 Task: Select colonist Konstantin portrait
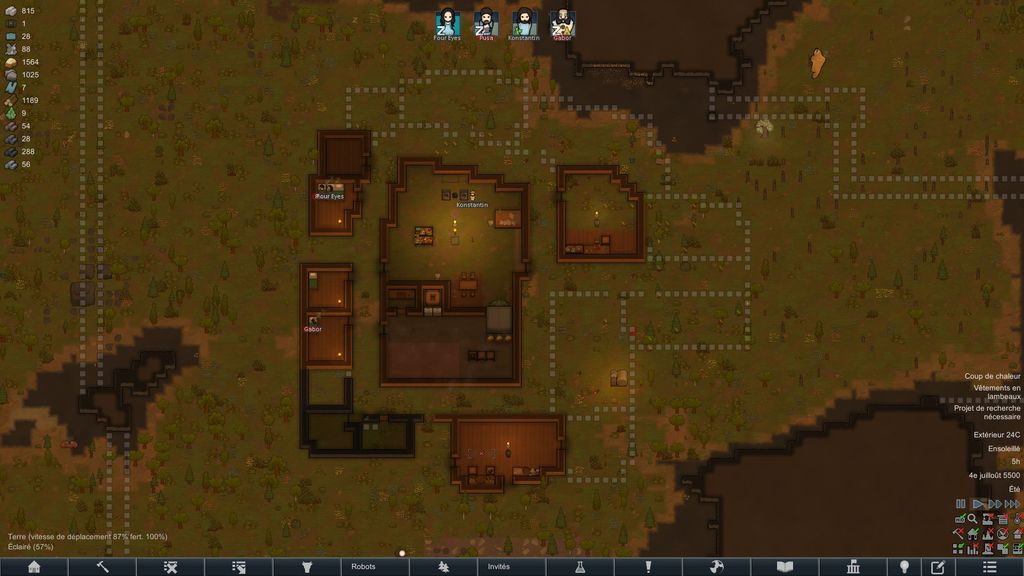pyautogui.click(x=524, y=21)
